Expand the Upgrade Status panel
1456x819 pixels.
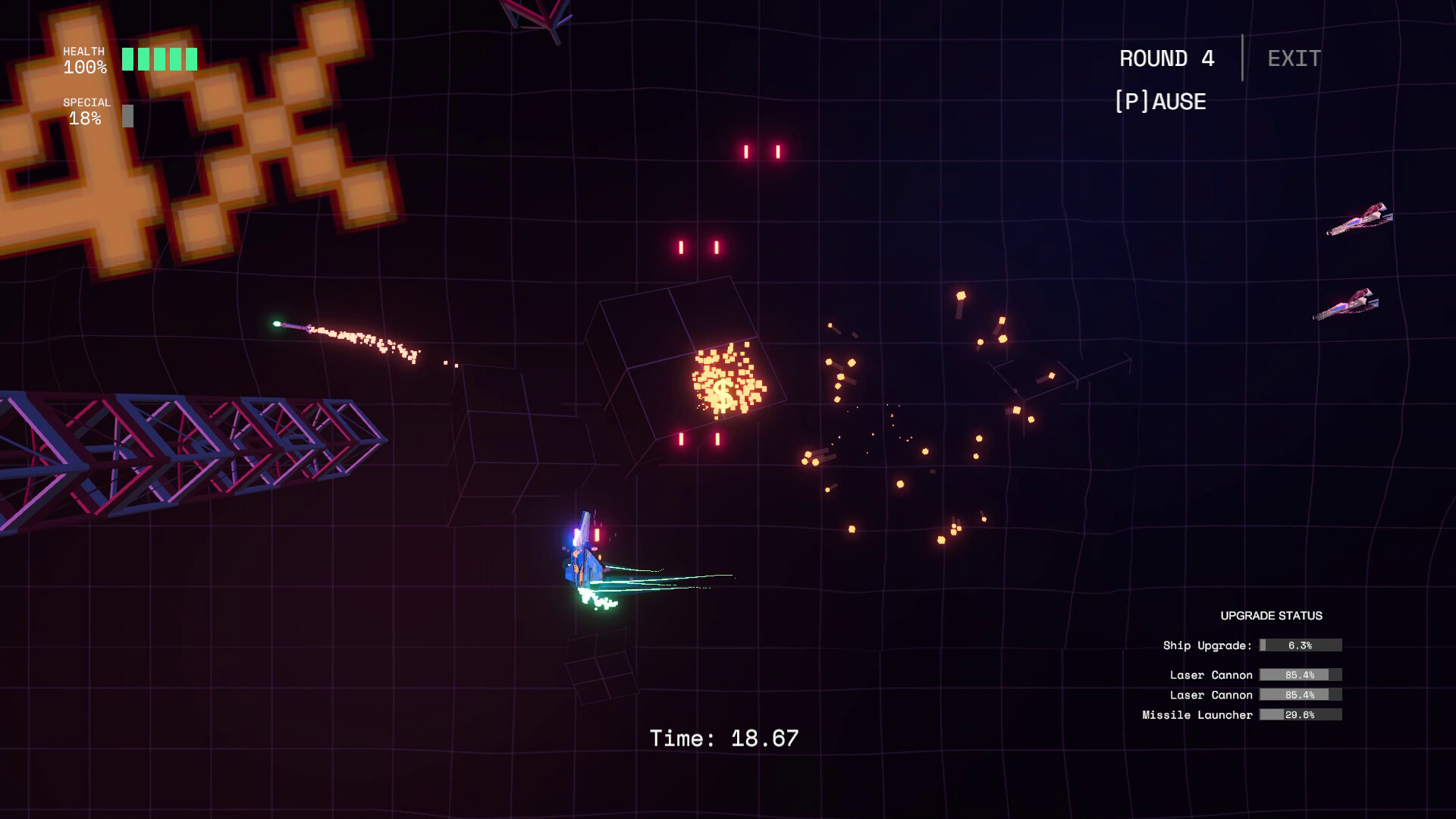point(1272,616)
